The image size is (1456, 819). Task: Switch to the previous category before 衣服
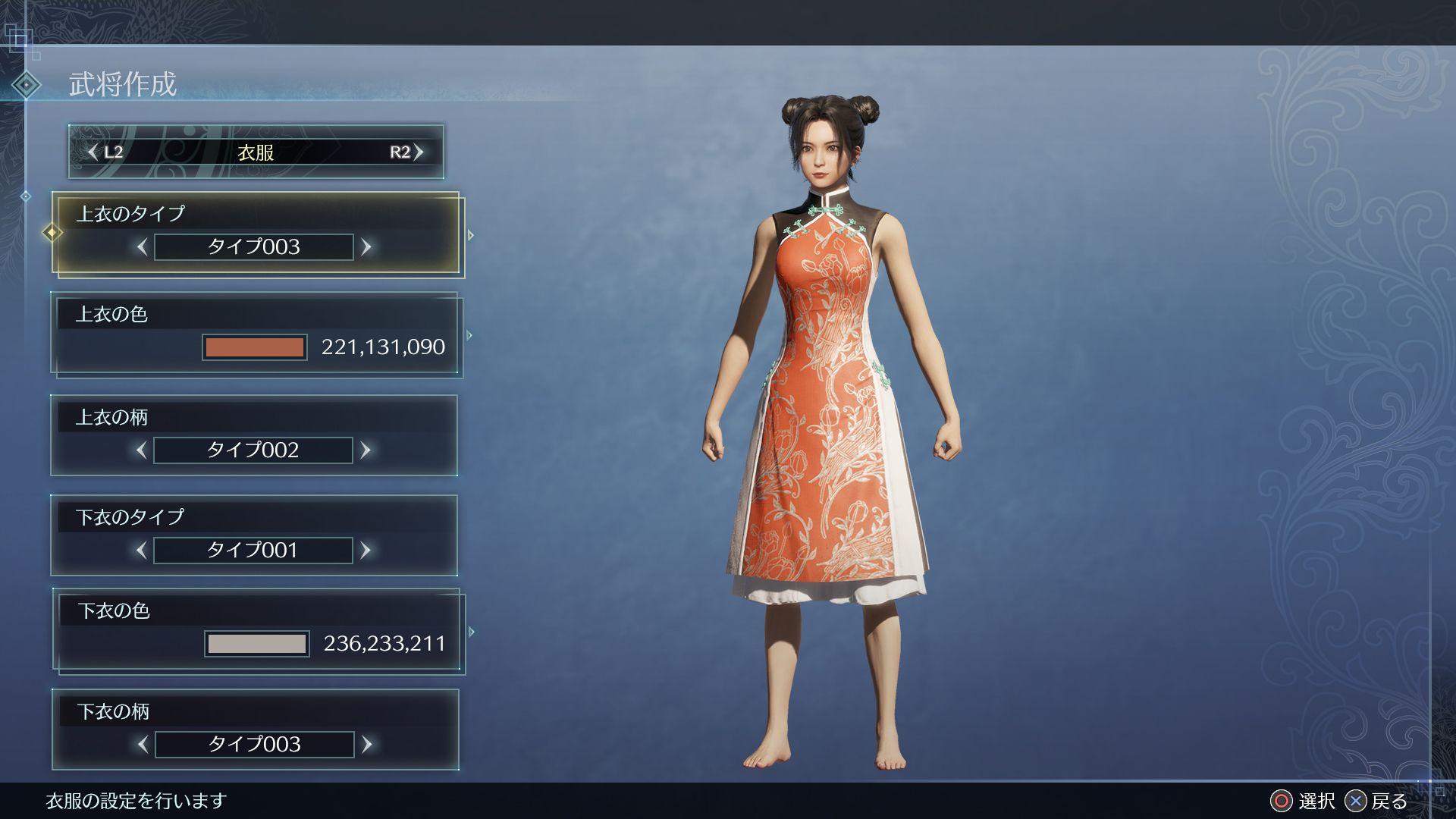point(105,152)
